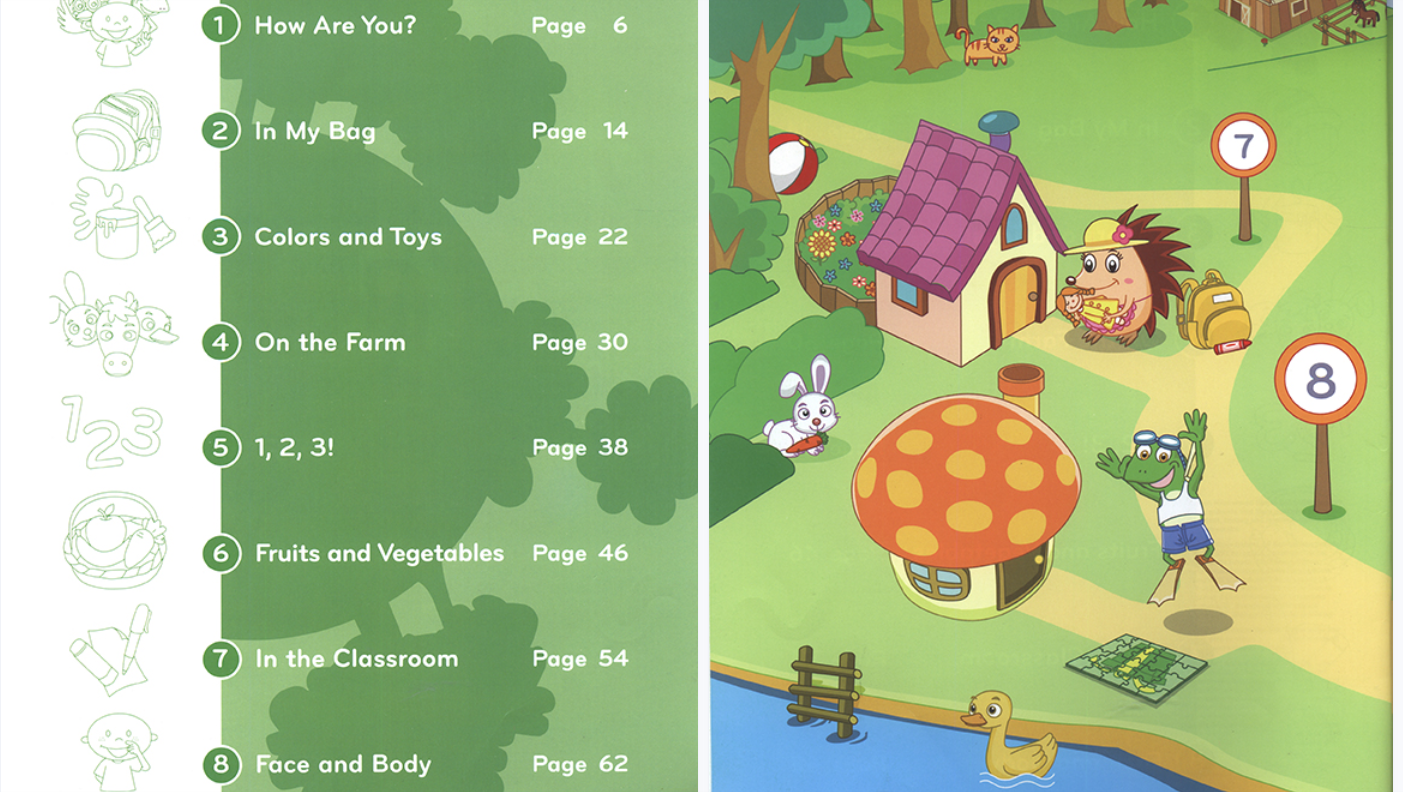Open the 1, 2, 3! unit
The width and height of the screenshot is (1403, 792).
(294, 447)
